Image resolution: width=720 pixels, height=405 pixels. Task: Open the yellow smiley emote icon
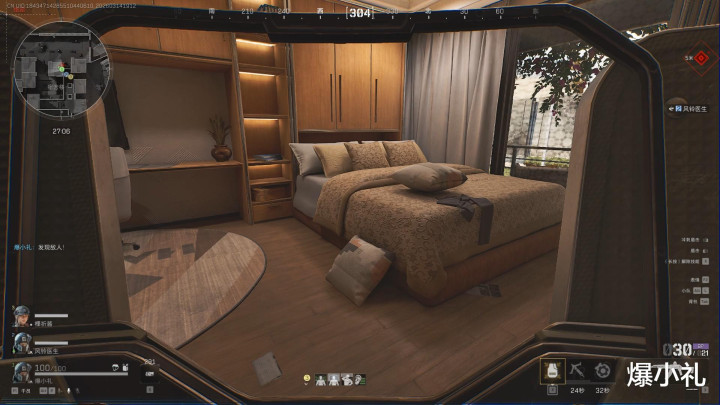pyautogui.click(x=309, y=379)
